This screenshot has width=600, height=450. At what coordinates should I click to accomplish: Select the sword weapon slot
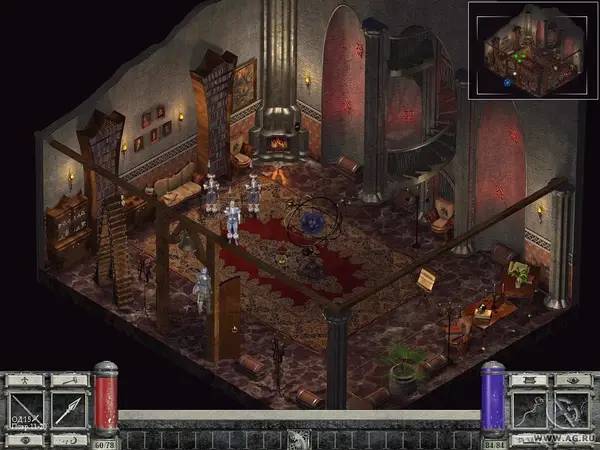click(25, 410)
